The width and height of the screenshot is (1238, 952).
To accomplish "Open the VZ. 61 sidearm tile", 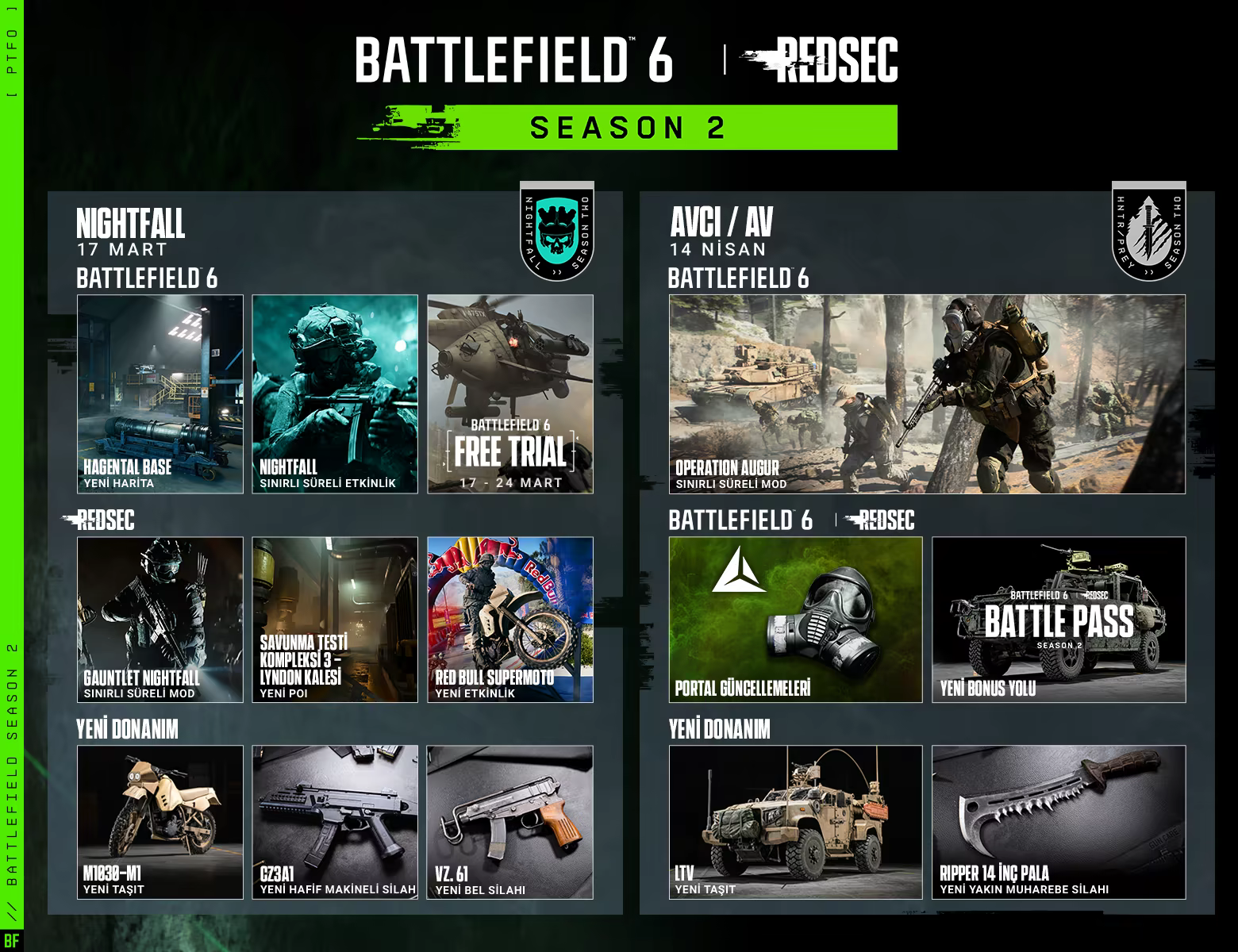I will point(510,822).
